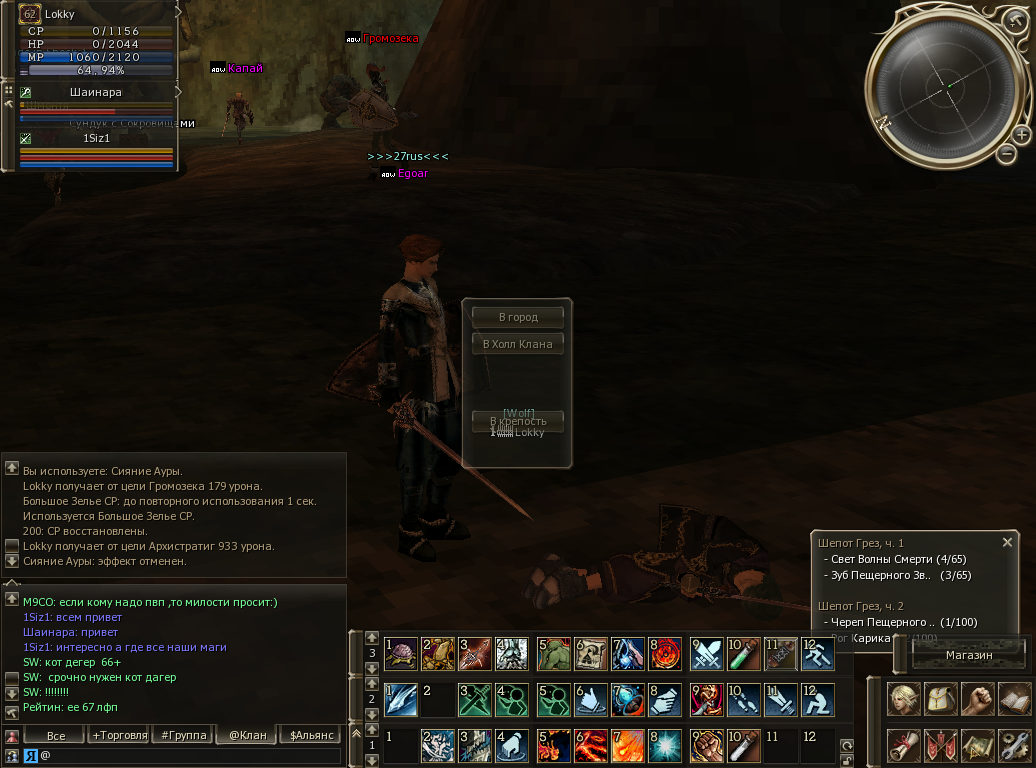The image size is (1036, 768).
Task: Open the Магазин shop button
Action: (968, 655)
